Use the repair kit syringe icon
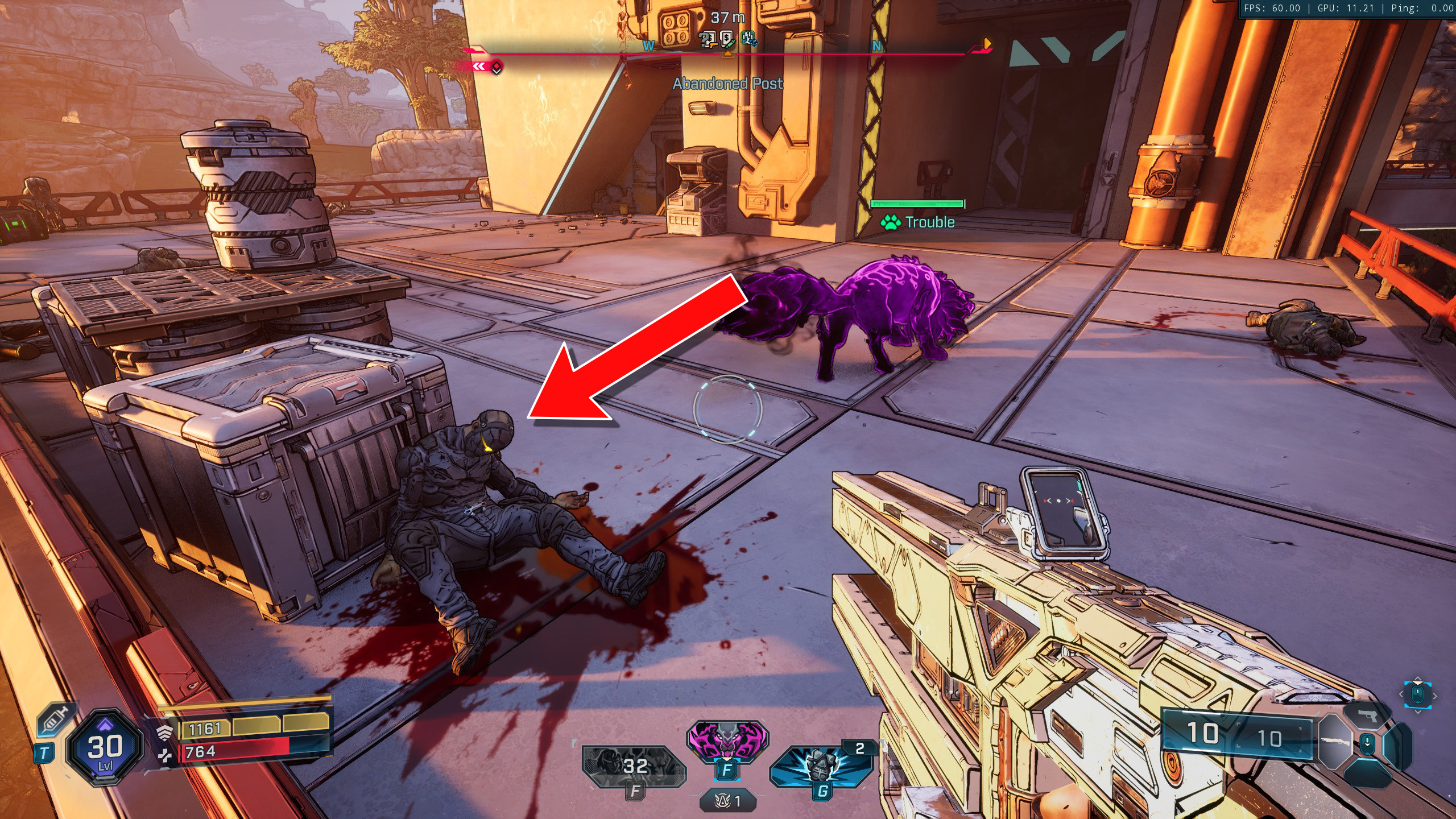 tap(56, 721)
